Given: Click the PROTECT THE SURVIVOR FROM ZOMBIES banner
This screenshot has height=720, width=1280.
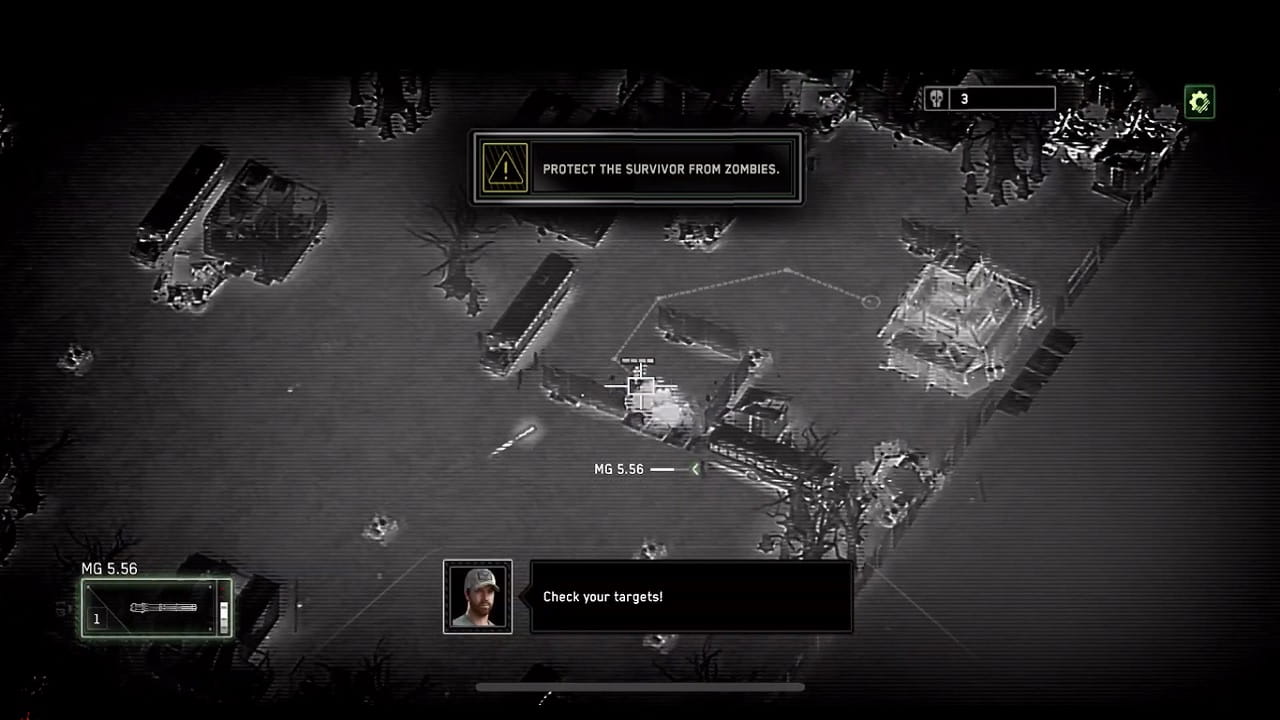Looking at the screenshot, I should click(637, 168).
